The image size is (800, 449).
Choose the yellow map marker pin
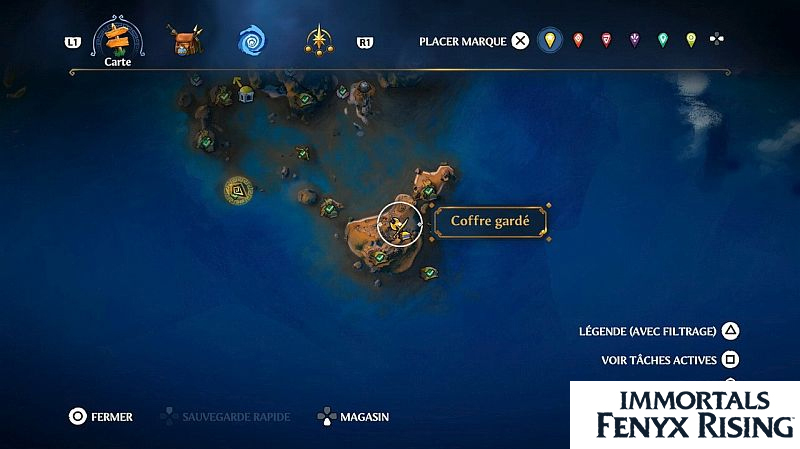[548, 41]
